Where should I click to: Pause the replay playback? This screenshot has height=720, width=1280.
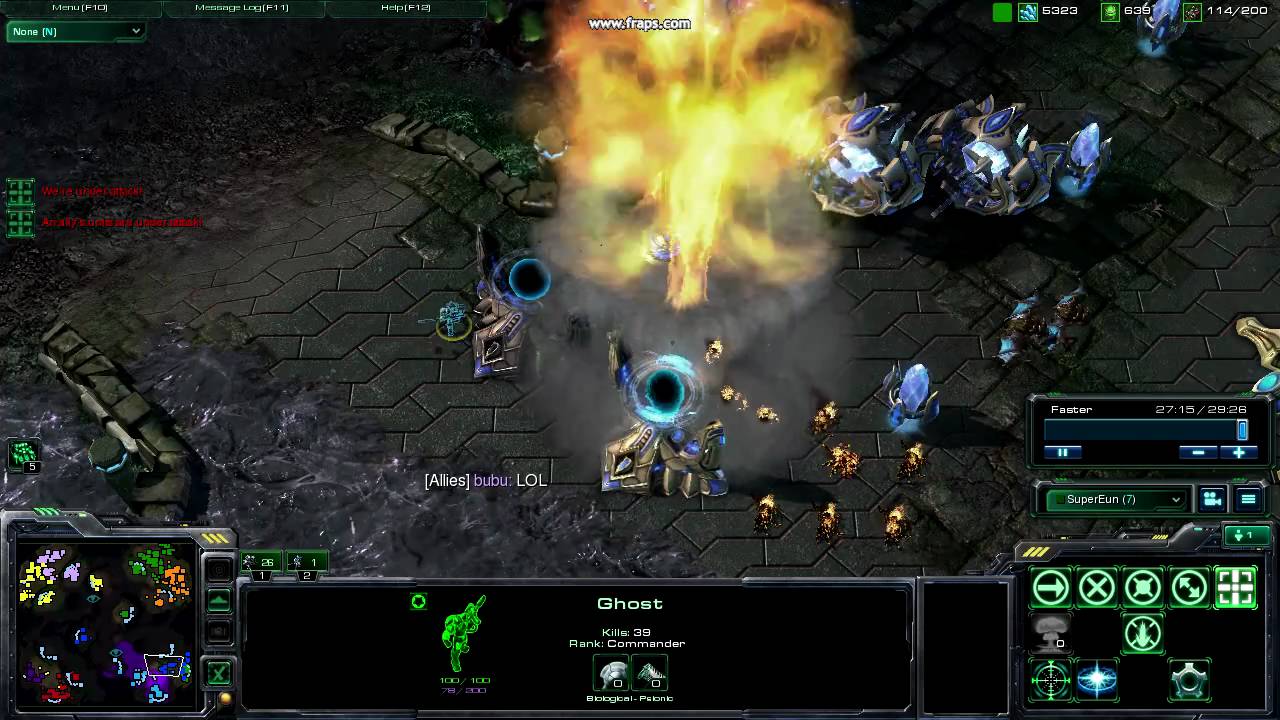pyautogui.click(x=1063, y=452)
